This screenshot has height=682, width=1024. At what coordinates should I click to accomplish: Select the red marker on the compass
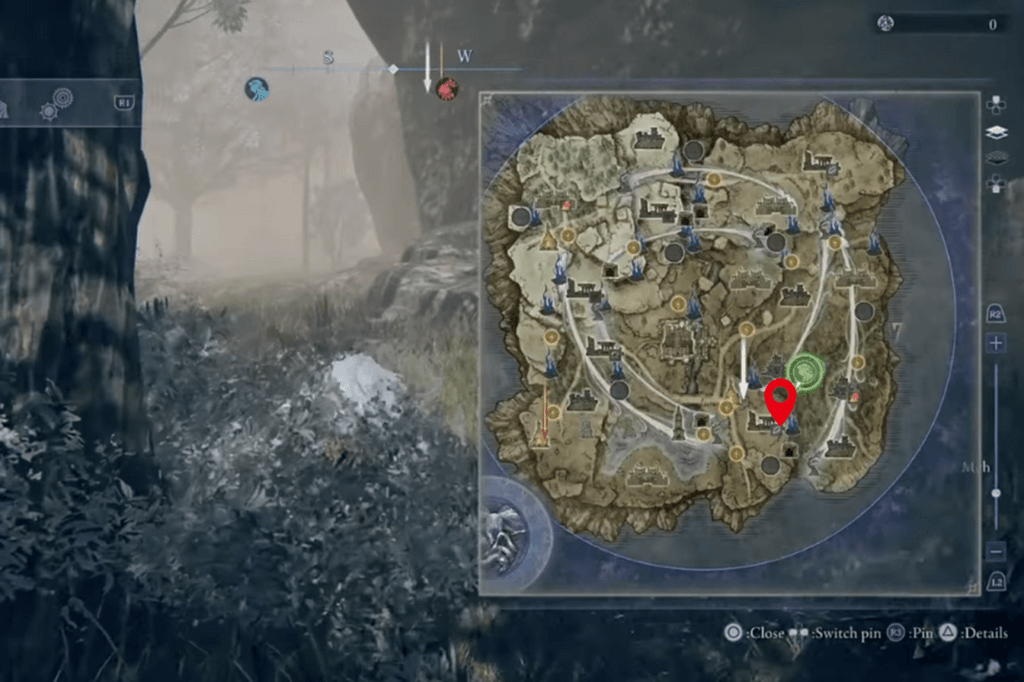pyautogui.click(x=447, y=89)
